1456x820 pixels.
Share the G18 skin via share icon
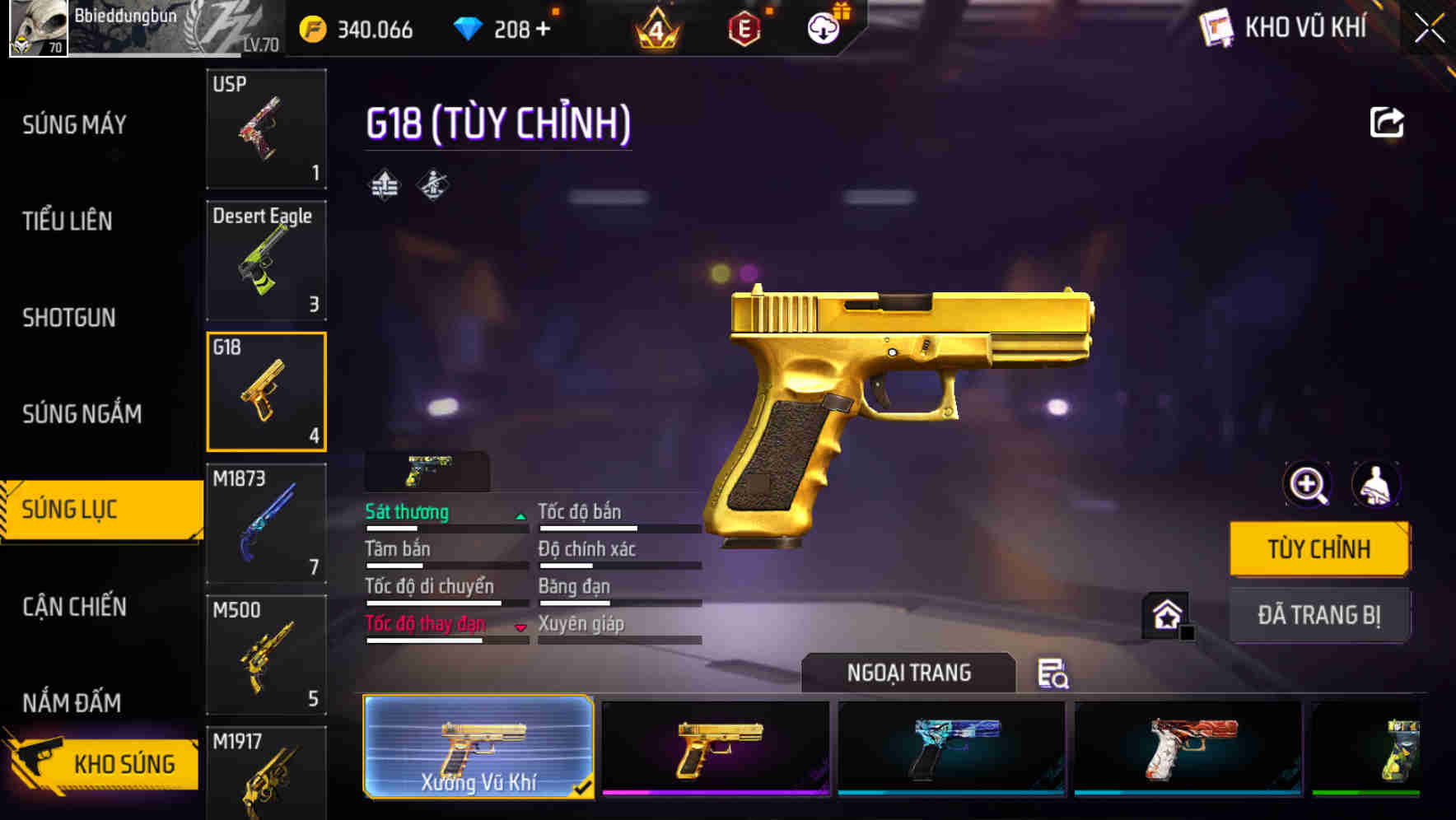click(1386, 121)
